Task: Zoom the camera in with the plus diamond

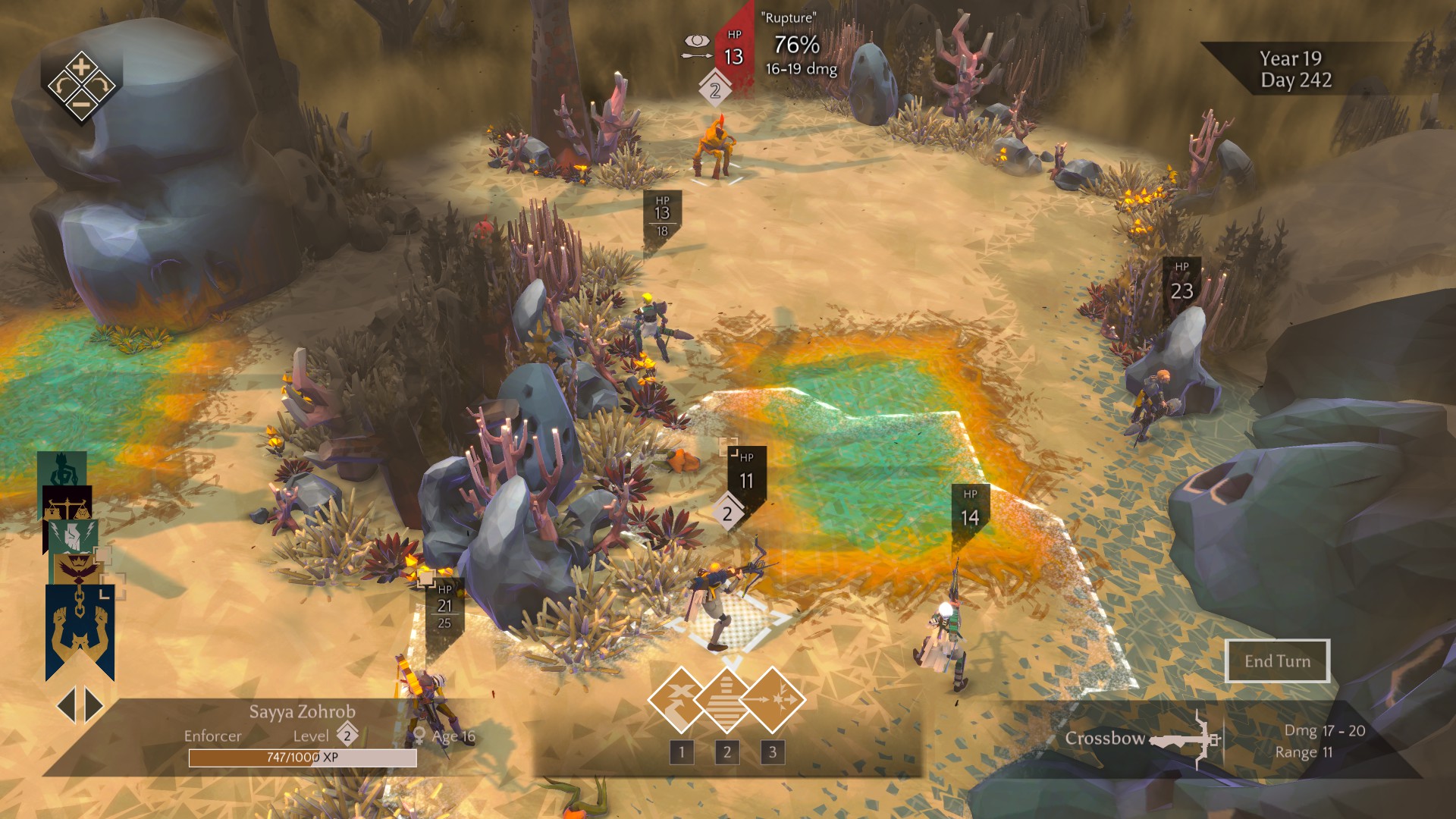Action: click(x=81, y=66)
